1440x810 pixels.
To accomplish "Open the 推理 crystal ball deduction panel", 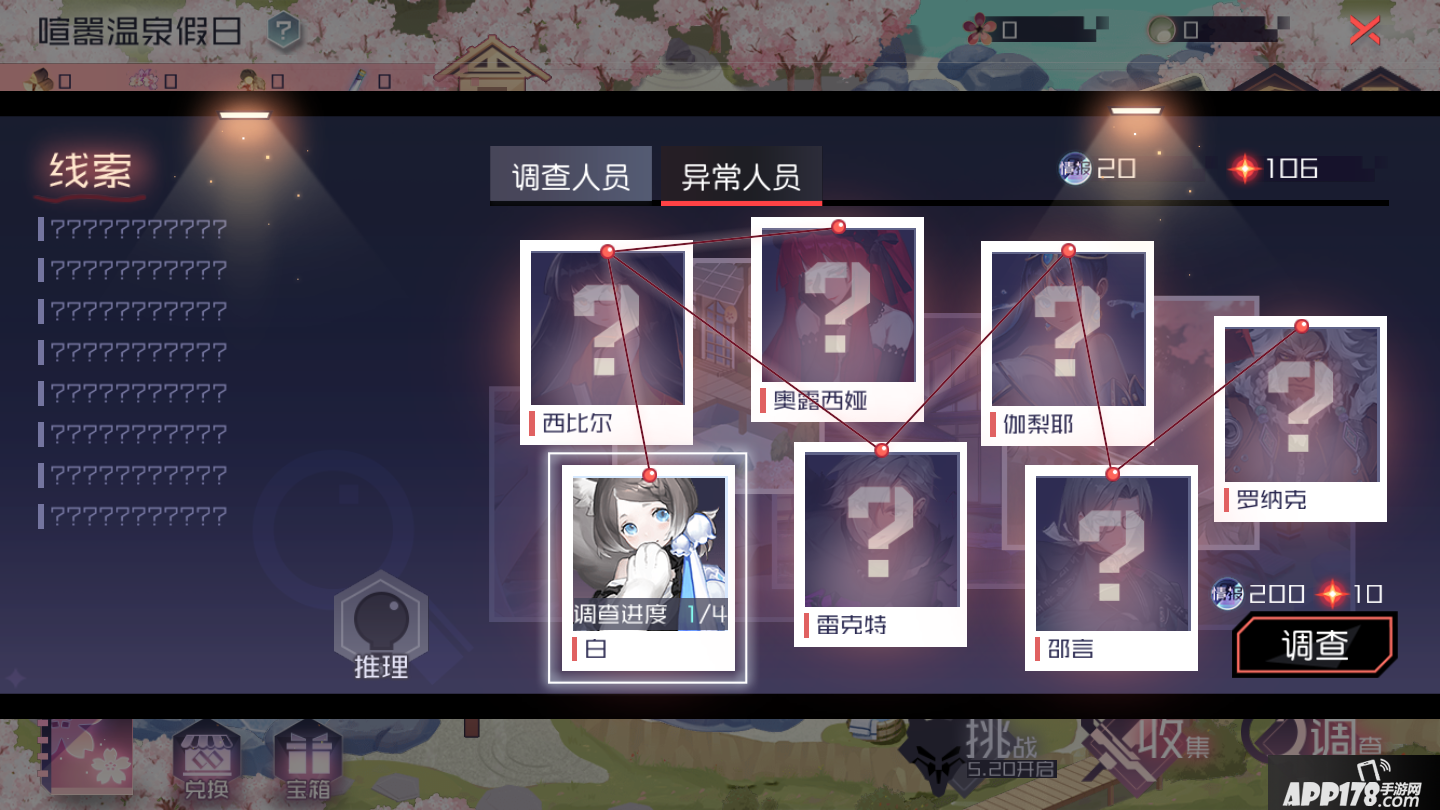I will click(383, 620).
